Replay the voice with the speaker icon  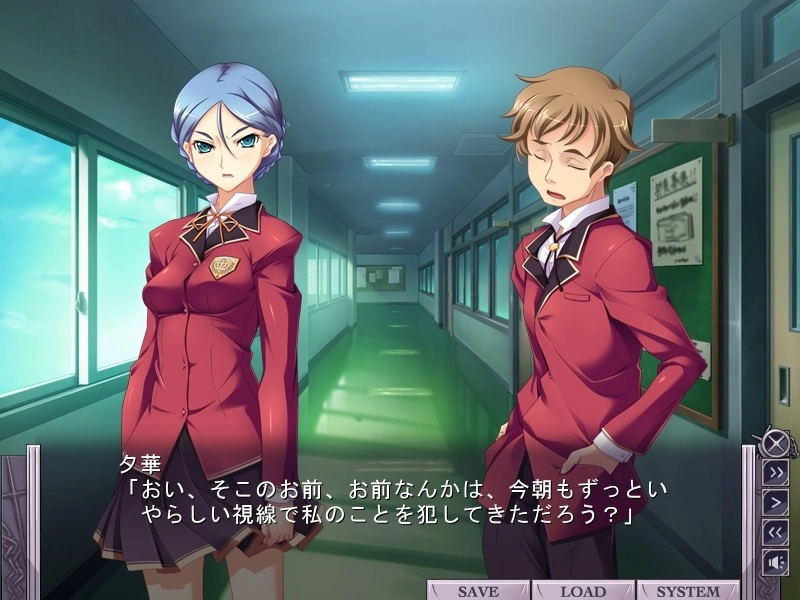click(776, 562)
